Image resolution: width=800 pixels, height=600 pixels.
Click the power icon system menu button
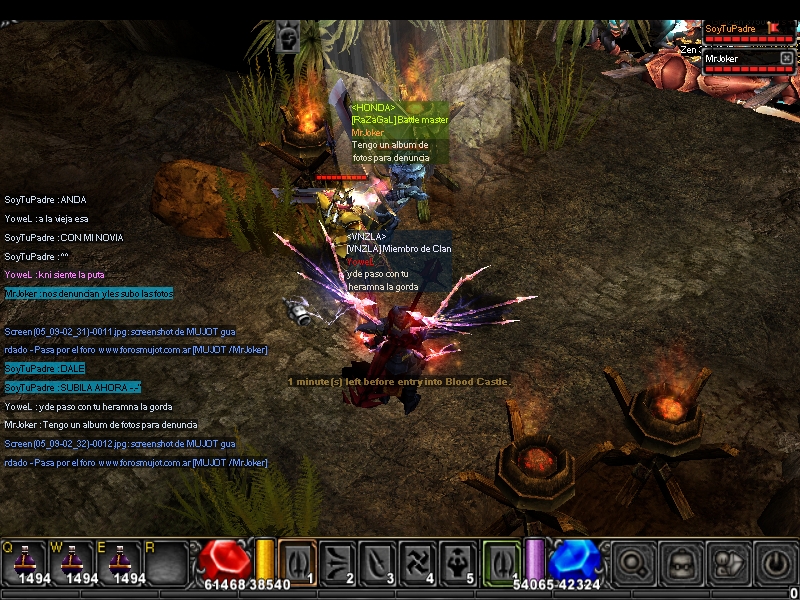[775, 563]
